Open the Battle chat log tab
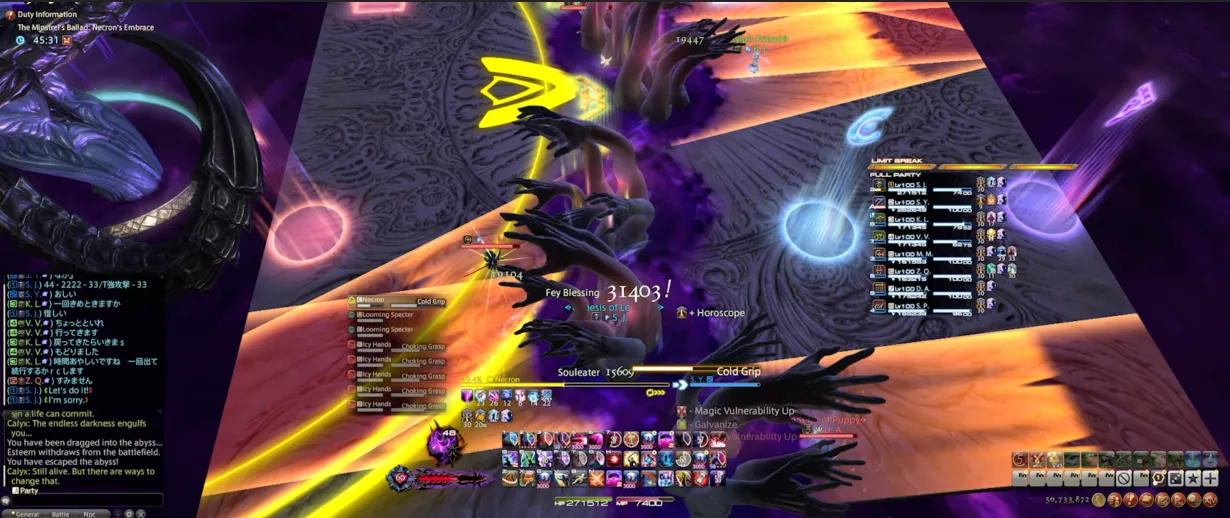The image size is (1230, 518). pos(60,513)
